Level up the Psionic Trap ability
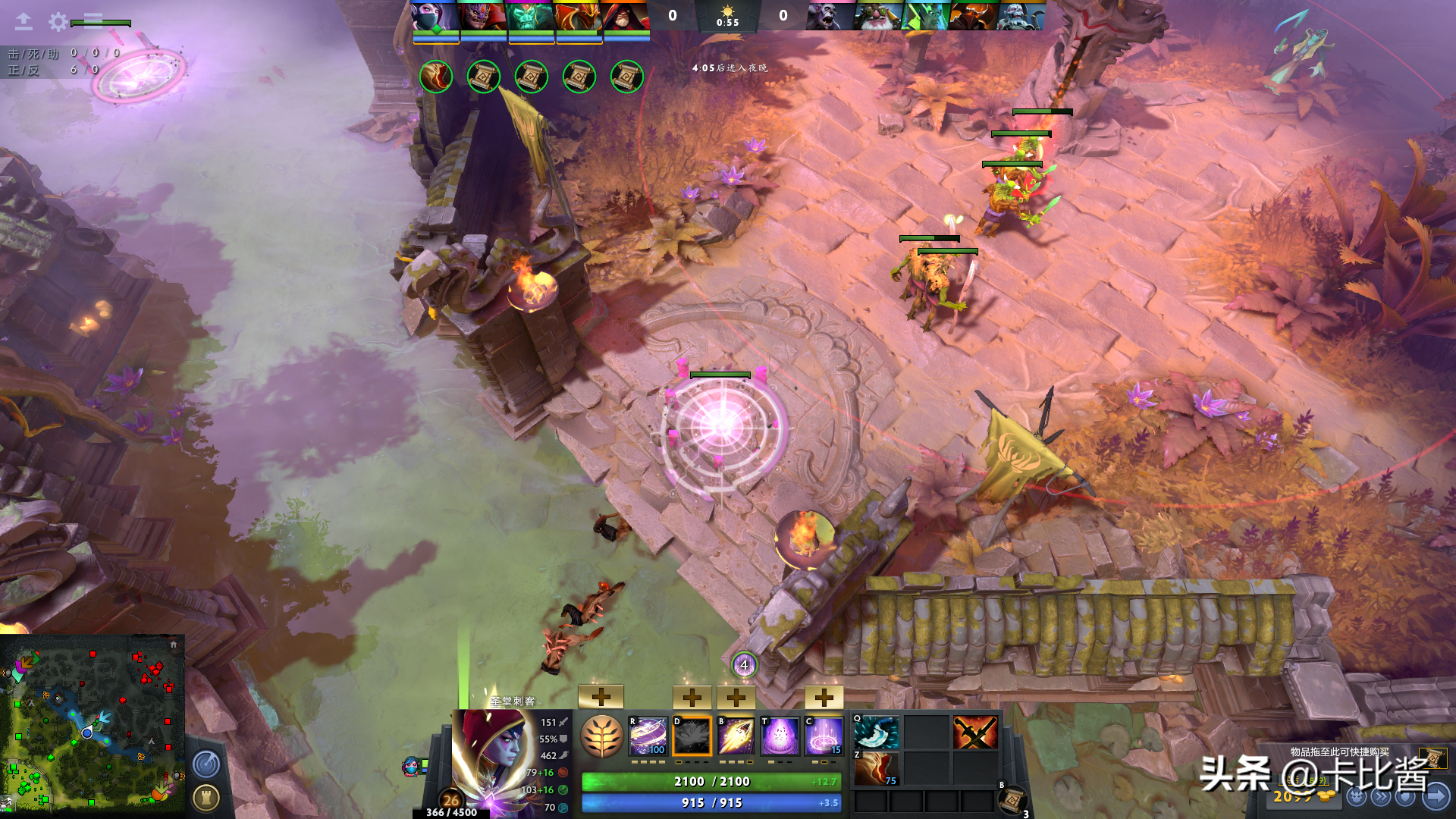1456x819 pixels. tap(824, 697)
